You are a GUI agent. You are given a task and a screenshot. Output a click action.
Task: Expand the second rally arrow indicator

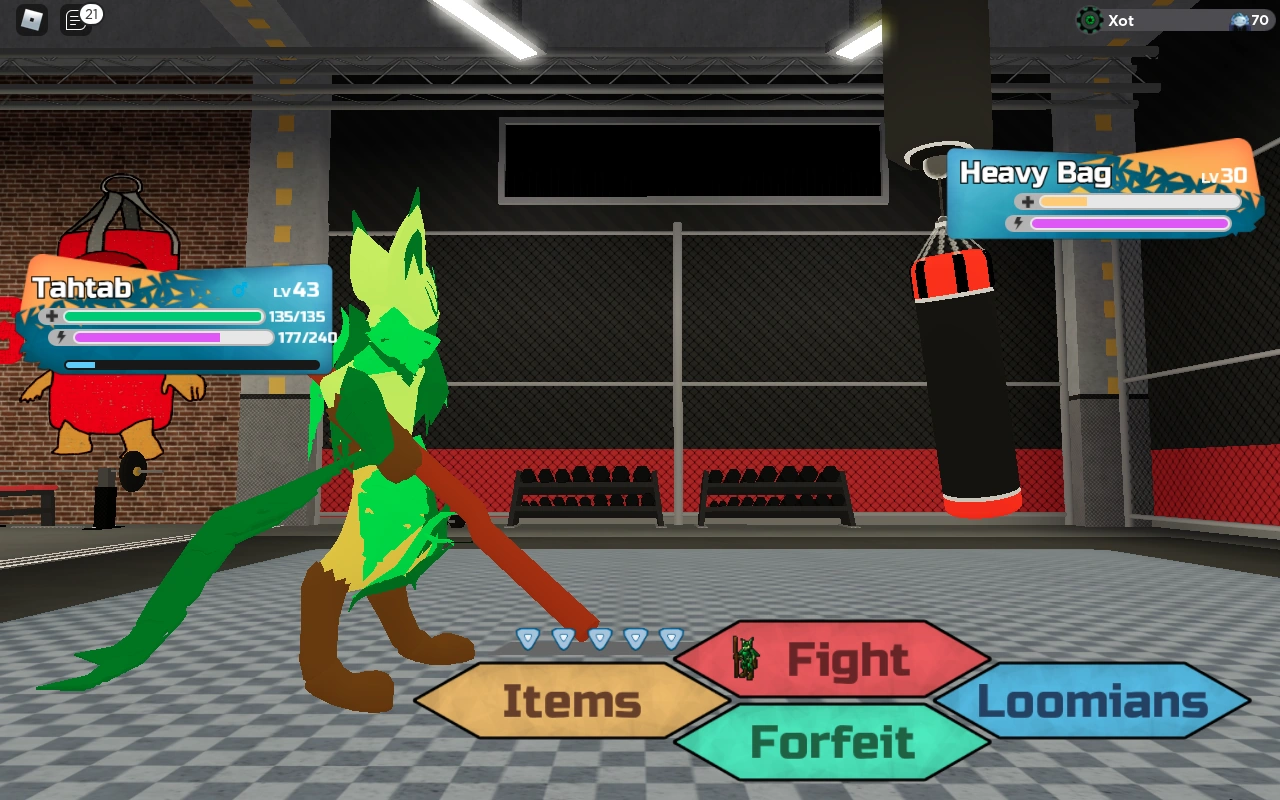pyautogui.click(x=564, y=638)
